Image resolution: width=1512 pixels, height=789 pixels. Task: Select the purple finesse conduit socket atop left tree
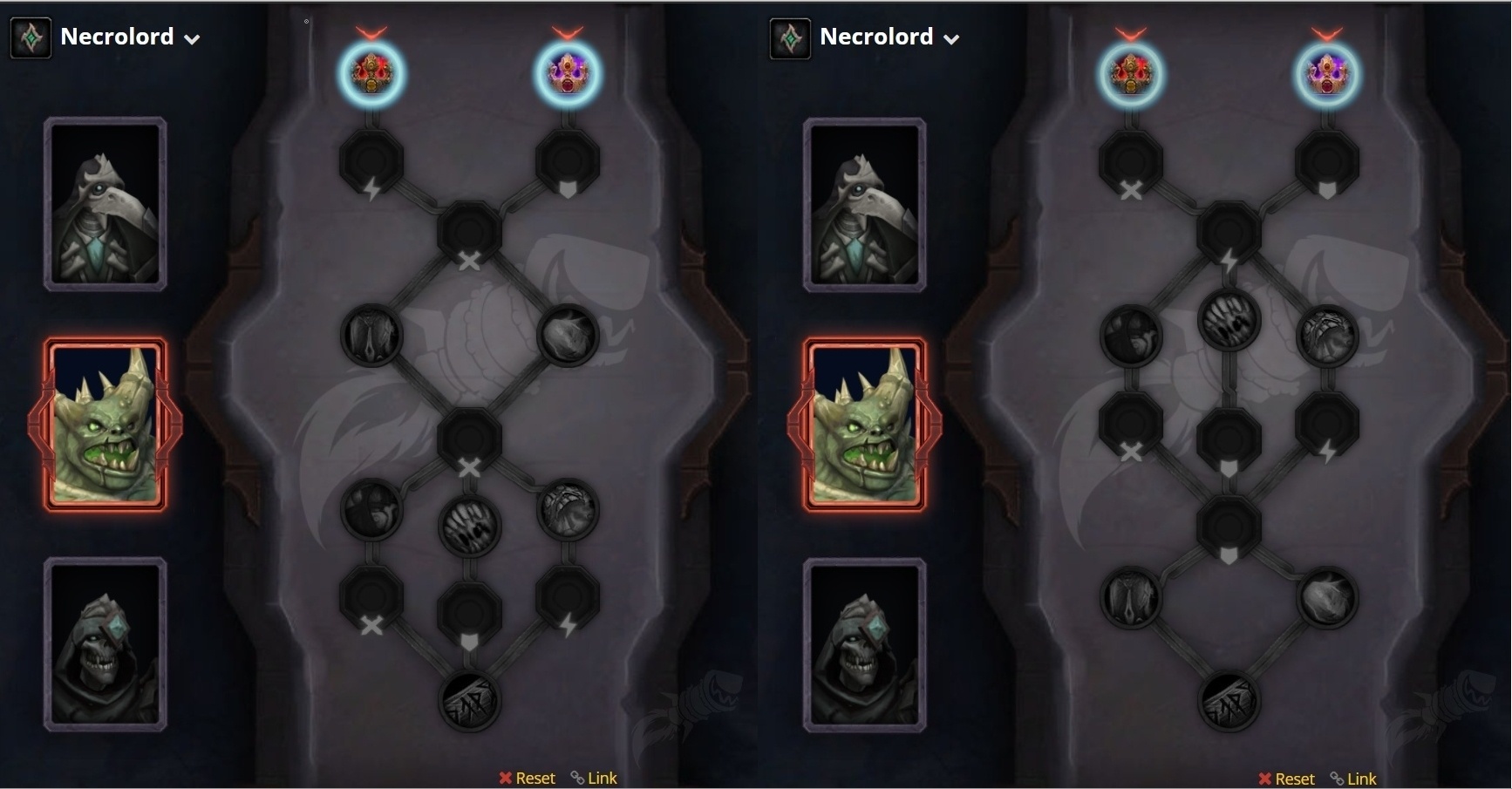tap(568, 73)
